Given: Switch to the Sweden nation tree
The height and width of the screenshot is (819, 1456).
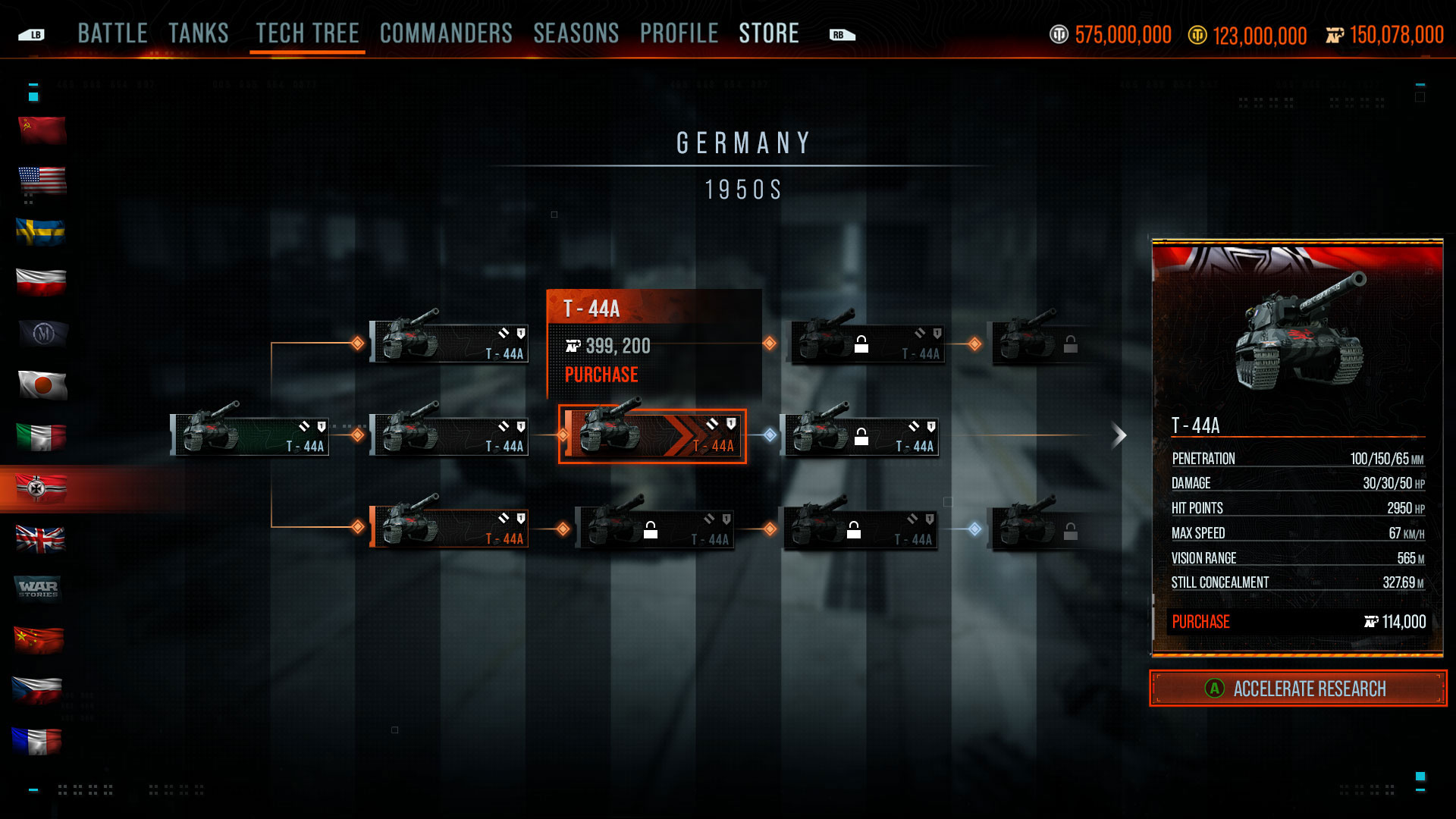Looking at the screenshot, I should point(42,231).
